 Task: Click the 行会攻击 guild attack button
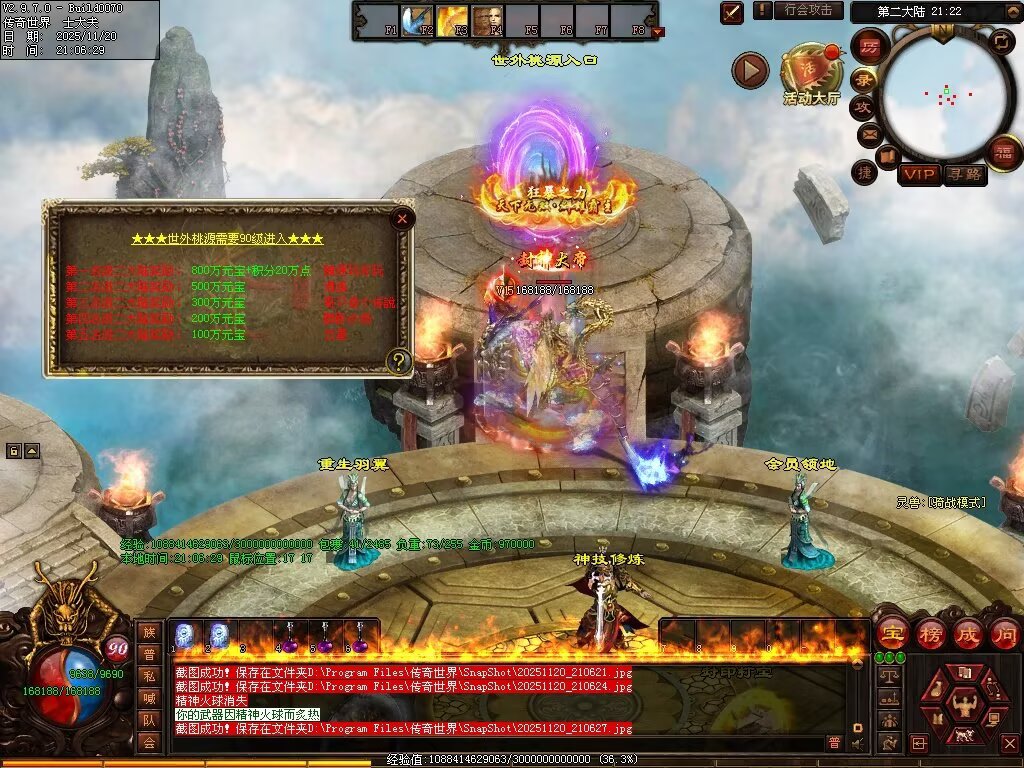pyautogui.click(x=808, y=10)
